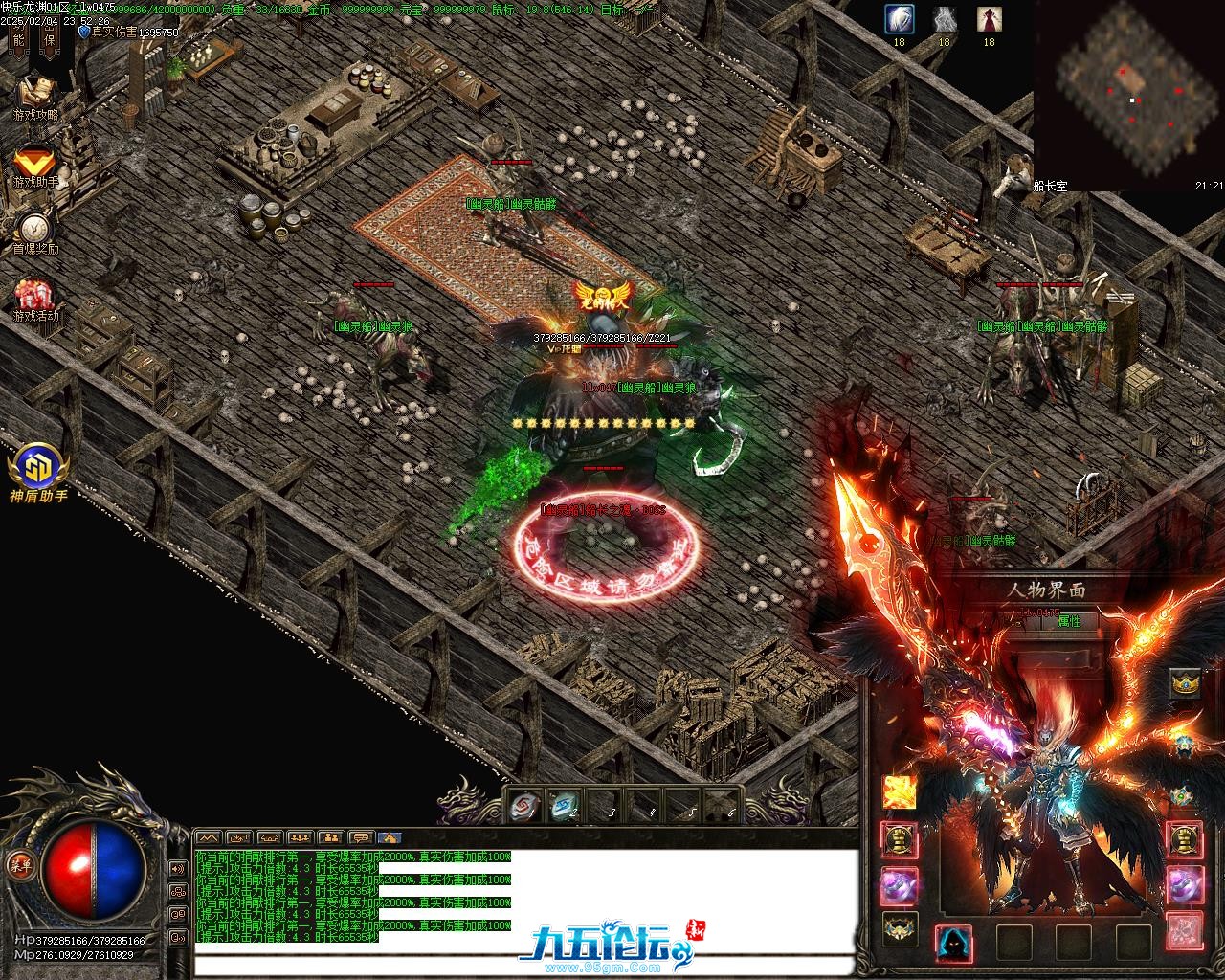
Task: Select the hooded shadow figure equipment slot
Action: [953, 942]
